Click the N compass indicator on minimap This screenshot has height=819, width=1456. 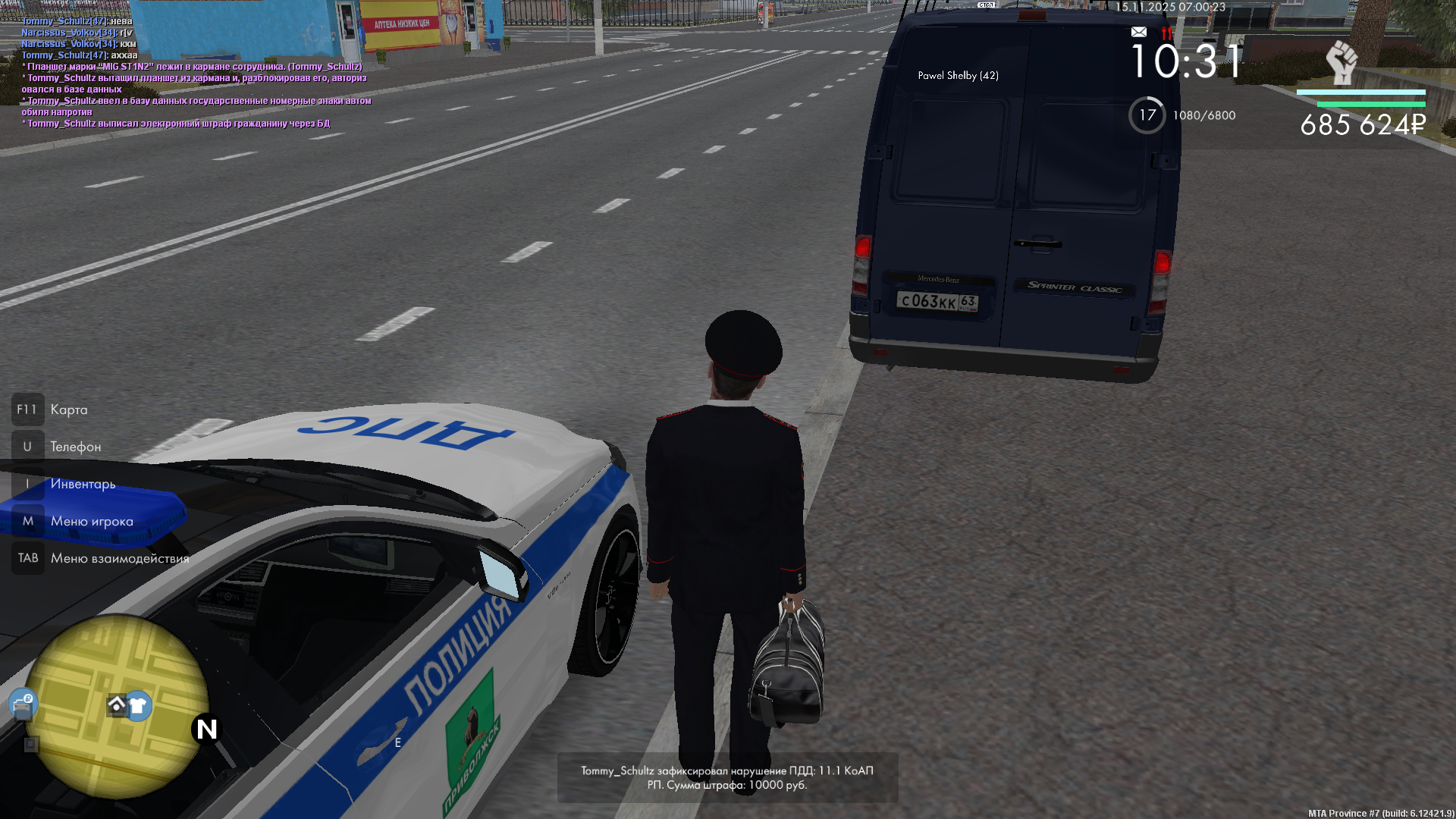(x=206, y=730)
